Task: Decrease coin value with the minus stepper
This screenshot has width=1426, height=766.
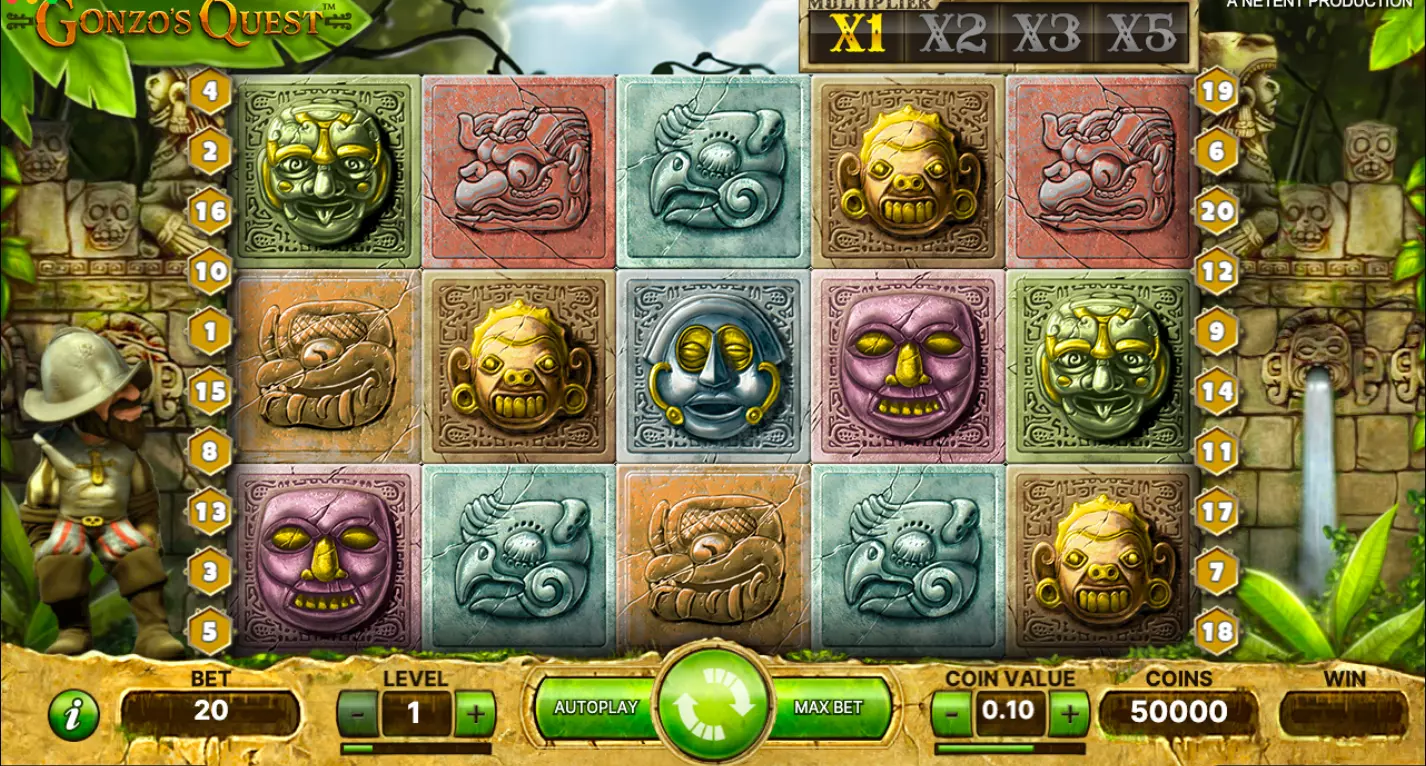Action: coord(950,712)
